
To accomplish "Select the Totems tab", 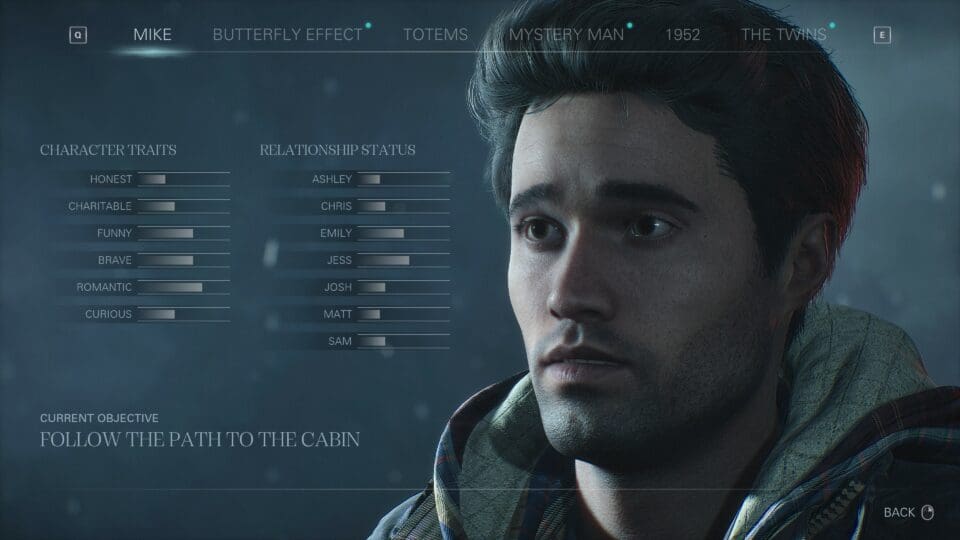I will pyautogui.click(x=435, y=35).
